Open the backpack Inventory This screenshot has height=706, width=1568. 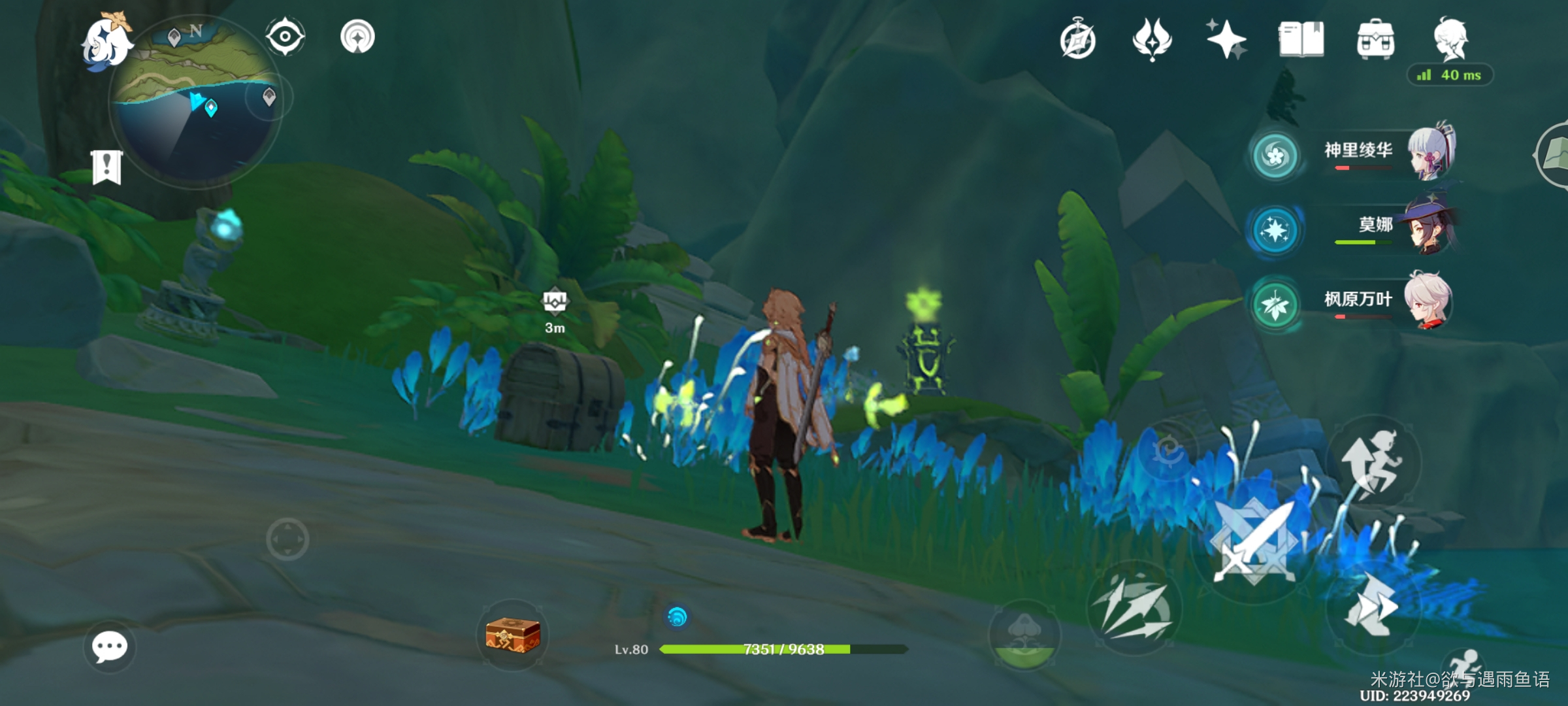[x=1375, y=41]
